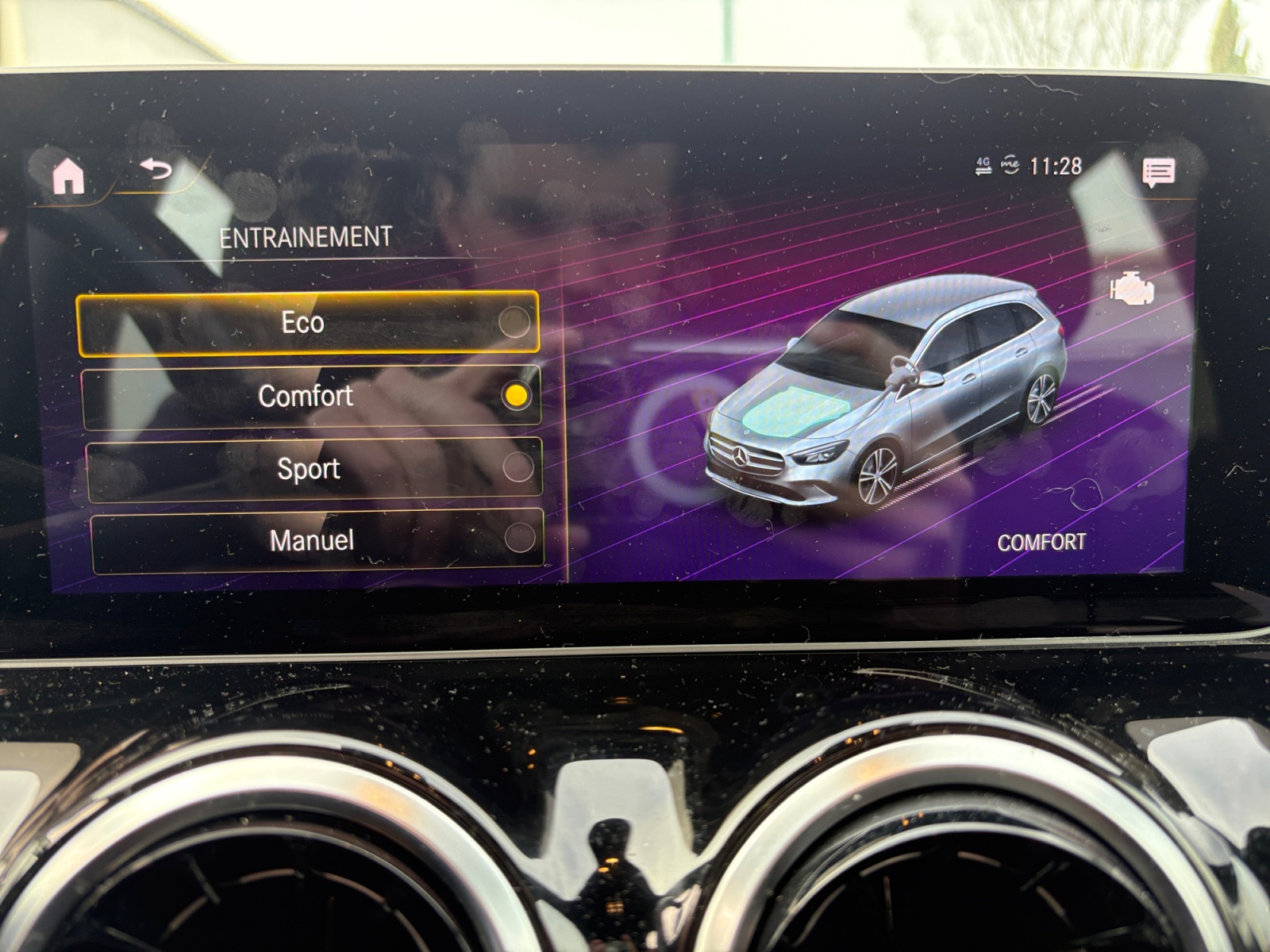
Task: Select the Eco drive mode
Action: point(307,323)
